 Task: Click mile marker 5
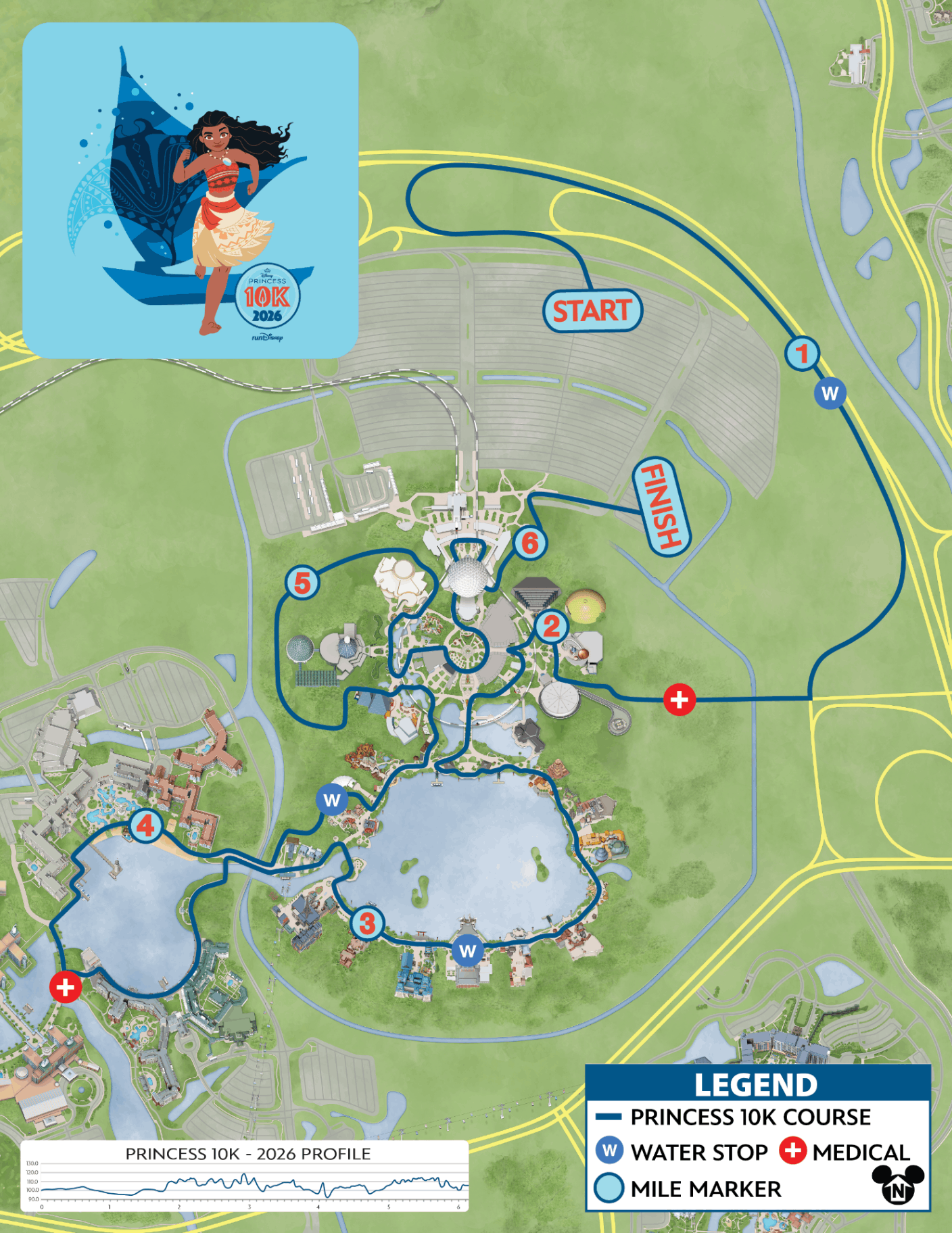pos(302,583)
